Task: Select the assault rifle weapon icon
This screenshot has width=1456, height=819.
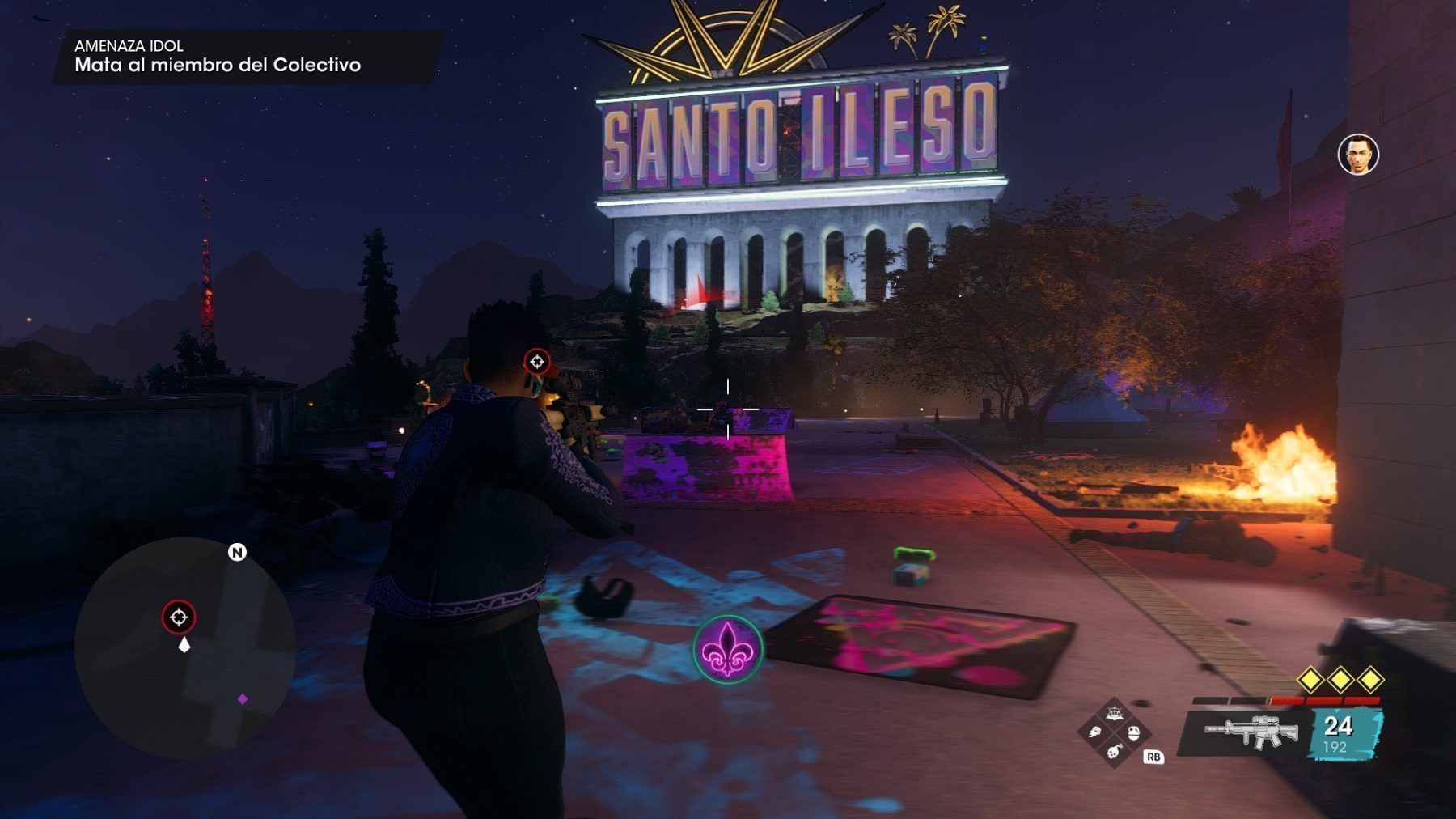Action: click(x=1250, y=732)
